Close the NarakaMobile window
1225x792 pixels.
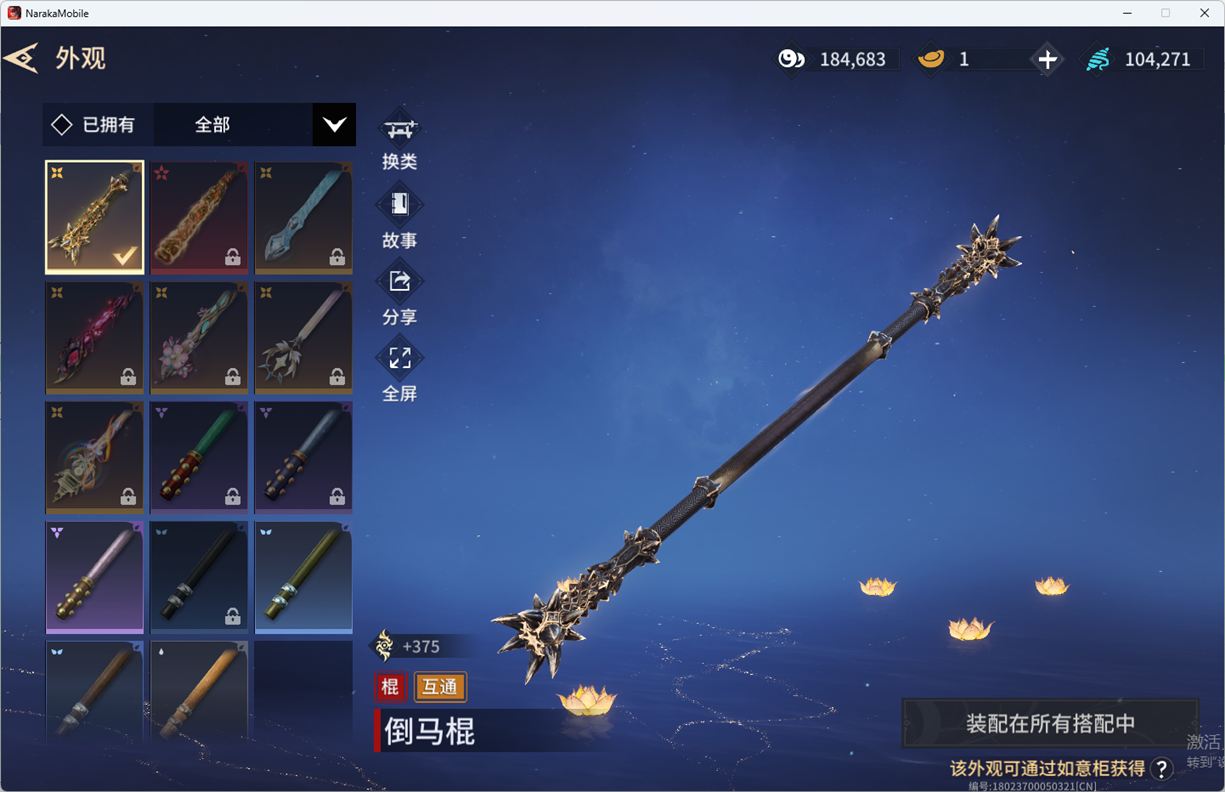pyautogui.click(x=1204, y=13)
